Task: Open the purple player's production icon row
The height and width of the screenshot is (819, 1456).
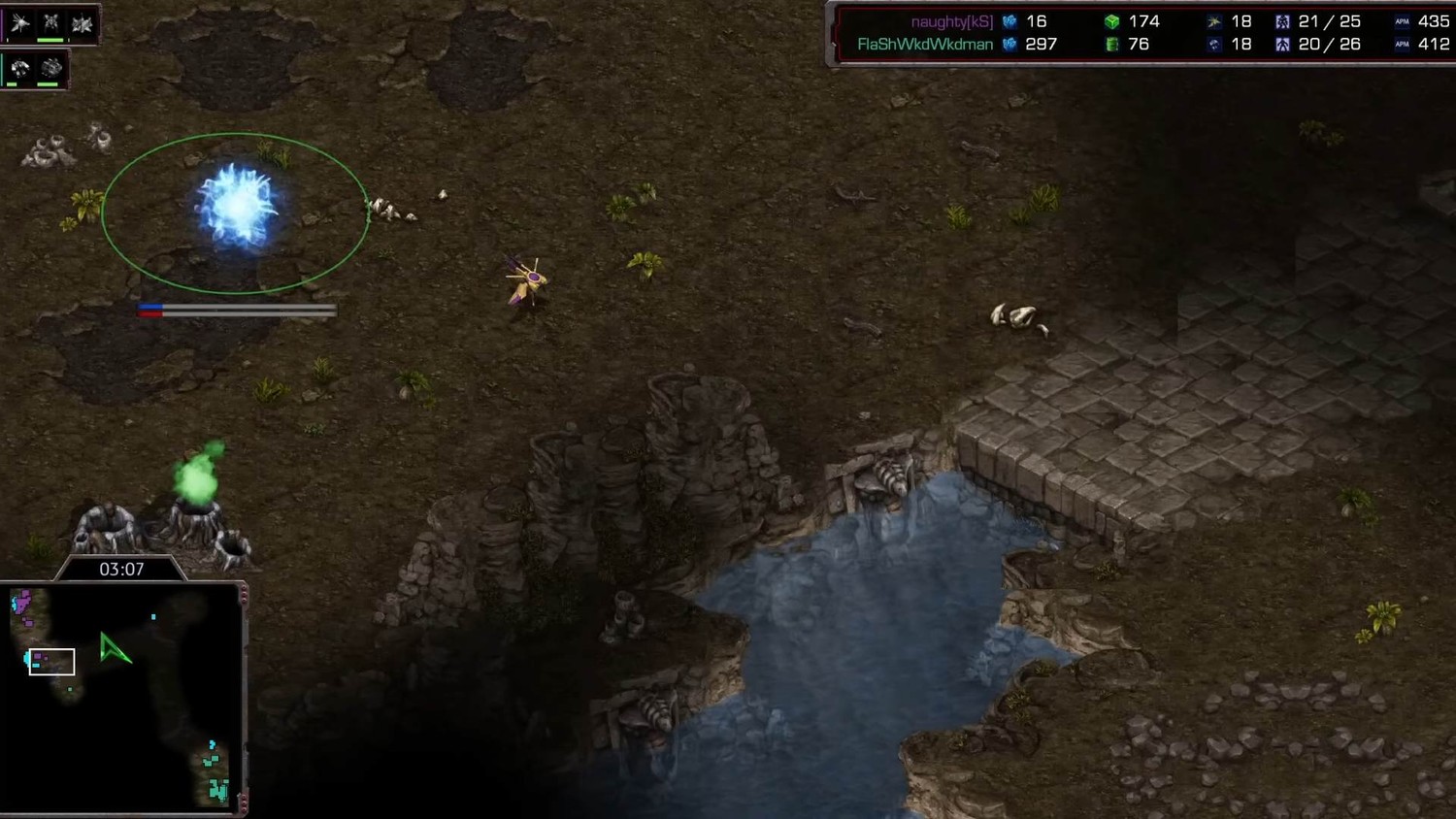Action: pos(50,24)
